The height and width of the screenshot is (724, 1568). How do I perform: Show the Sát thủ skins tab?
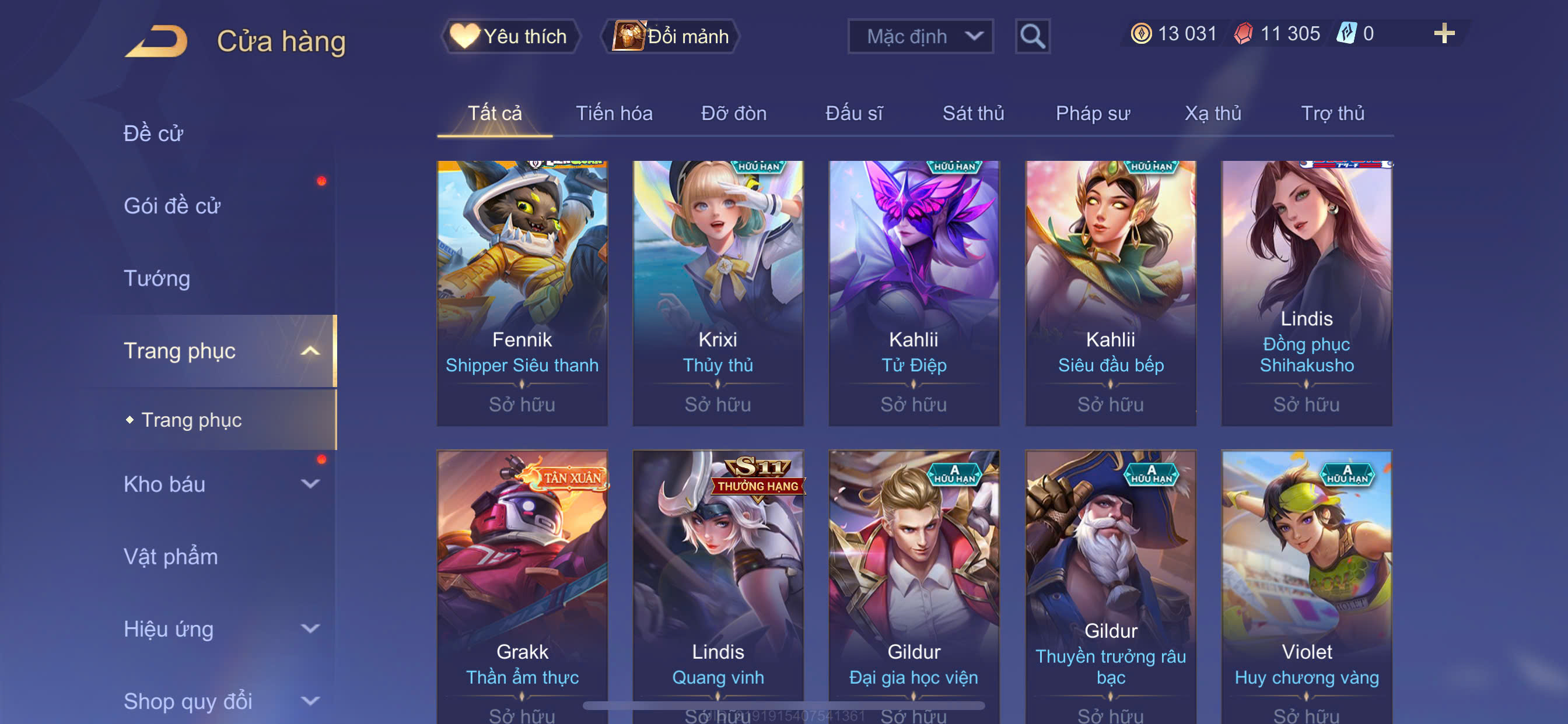(972, 113)
